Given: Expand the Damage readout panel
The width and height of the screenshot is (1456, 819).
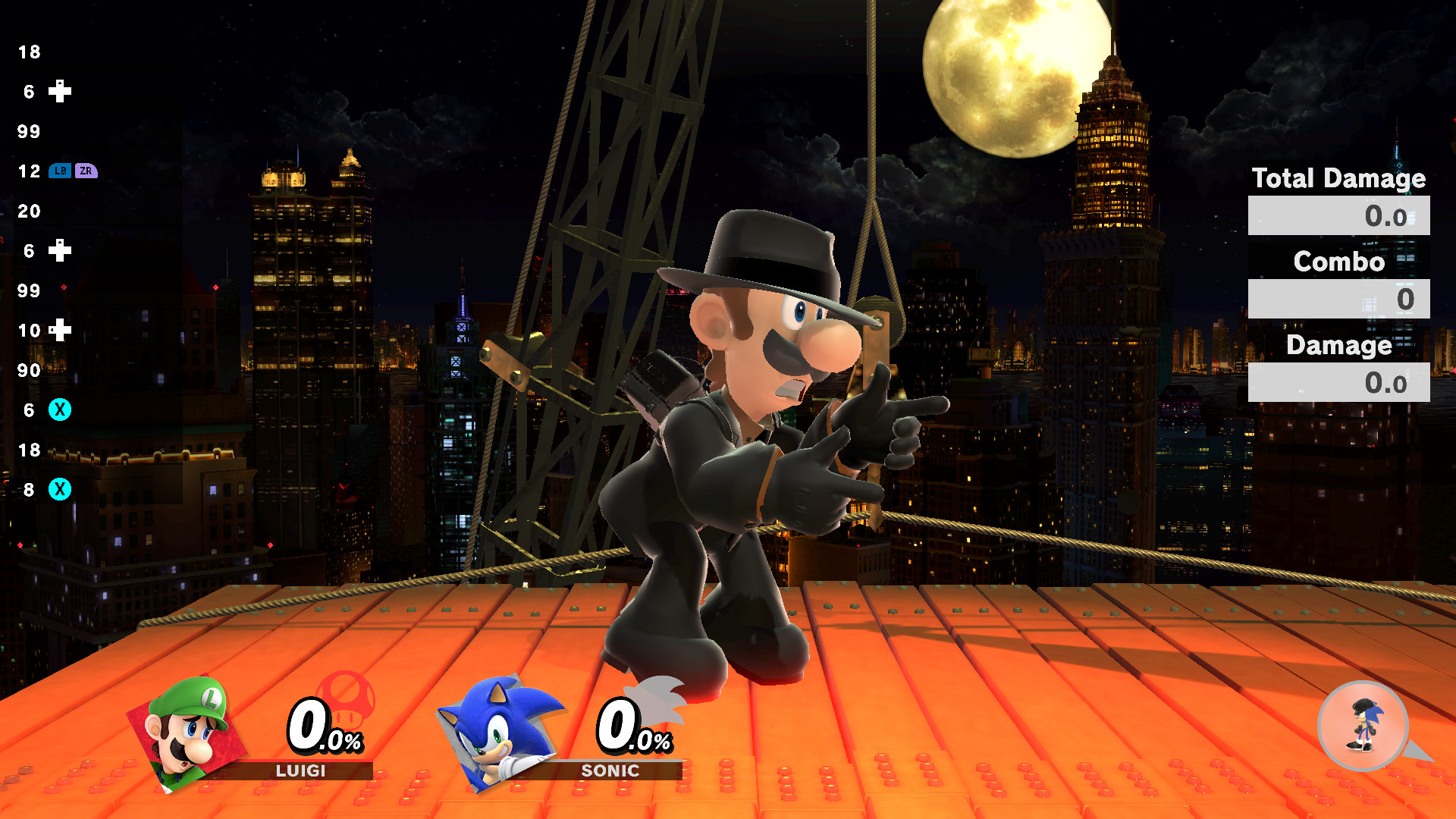Looking at the screenshot, I should 1339,346.
